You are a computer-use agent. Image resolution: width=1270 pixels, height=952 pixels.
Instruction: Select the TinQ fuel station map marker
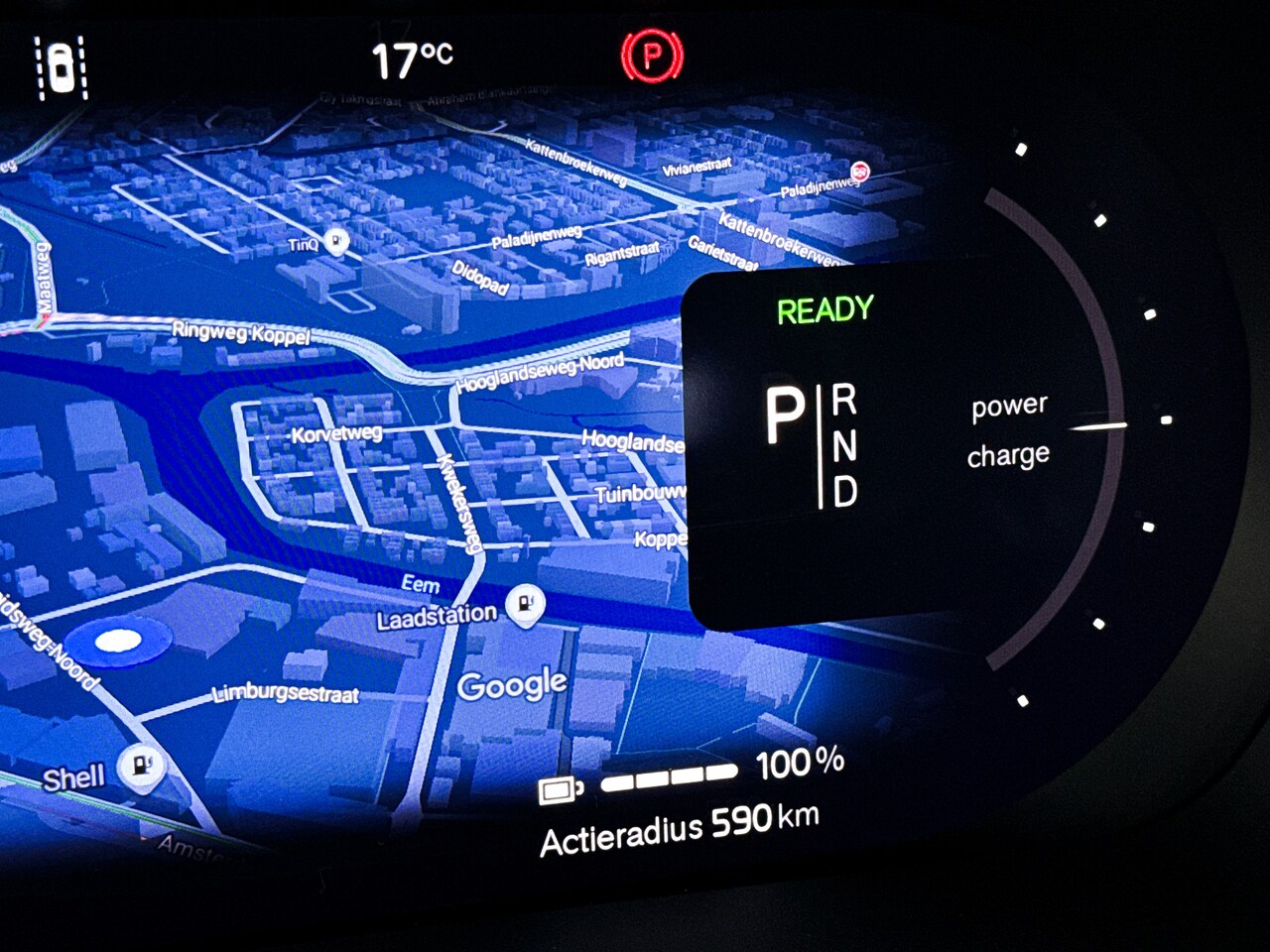click(337, 240)
